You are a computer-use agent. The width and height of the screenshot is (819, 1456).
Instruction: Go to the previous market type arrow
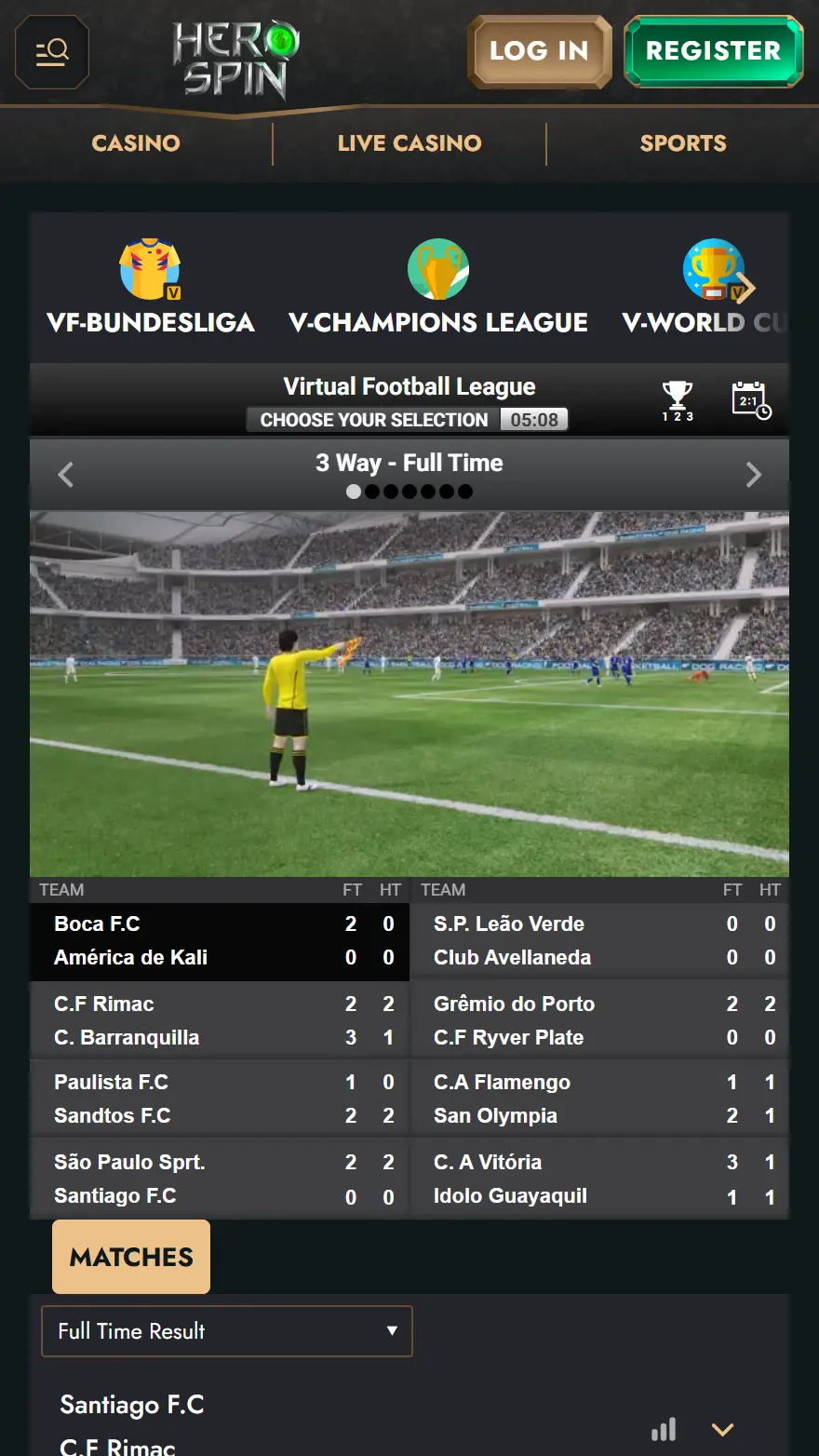tap(65, 475)
